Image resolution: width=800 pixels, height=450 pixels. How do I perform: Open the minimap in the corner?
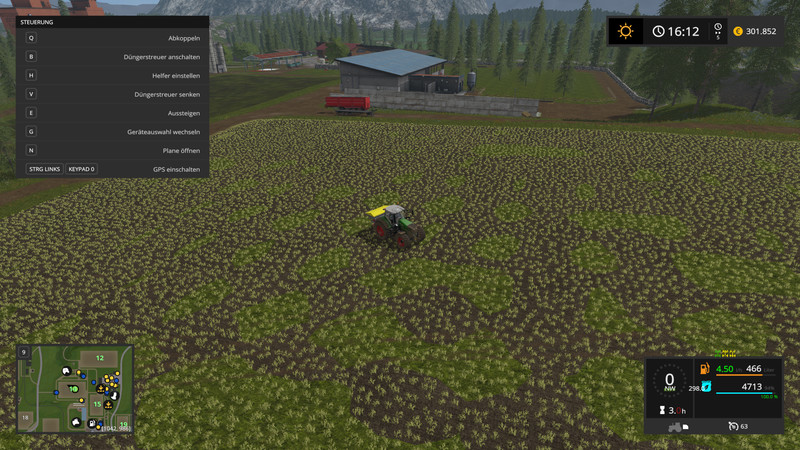pyautogui.click(x=75, y=388)
